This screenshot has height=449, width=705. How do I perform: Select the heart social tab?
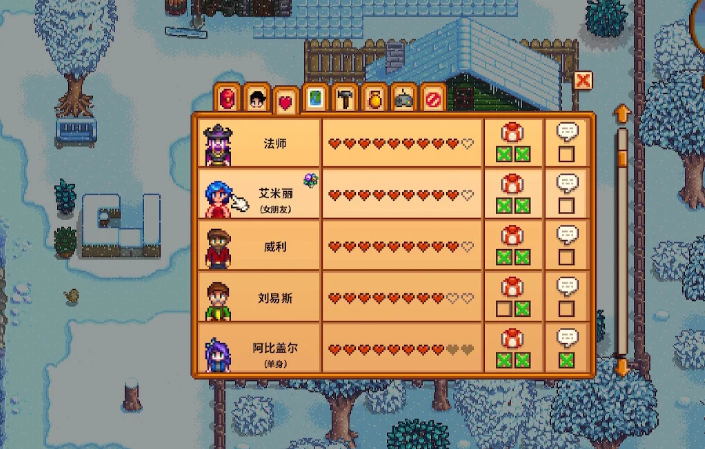[286, 99]
